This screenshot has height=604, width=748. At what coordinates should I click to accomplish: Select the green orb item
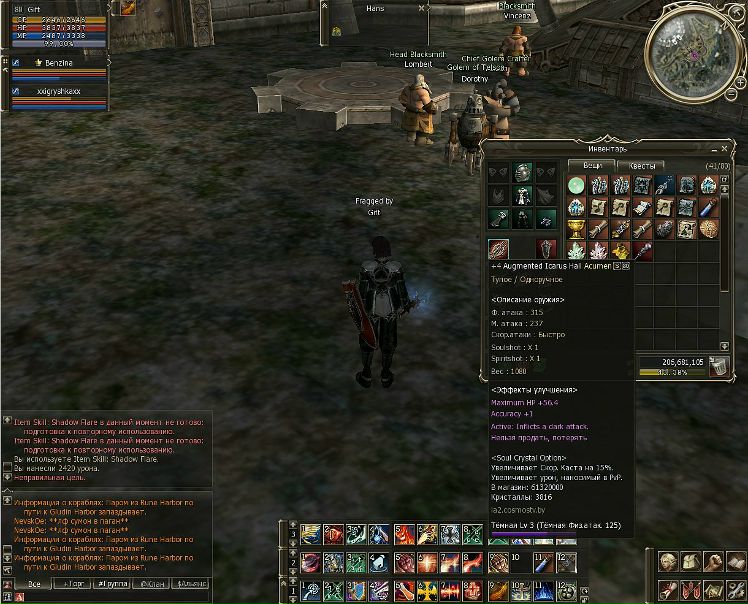click(x=577, y=185)
